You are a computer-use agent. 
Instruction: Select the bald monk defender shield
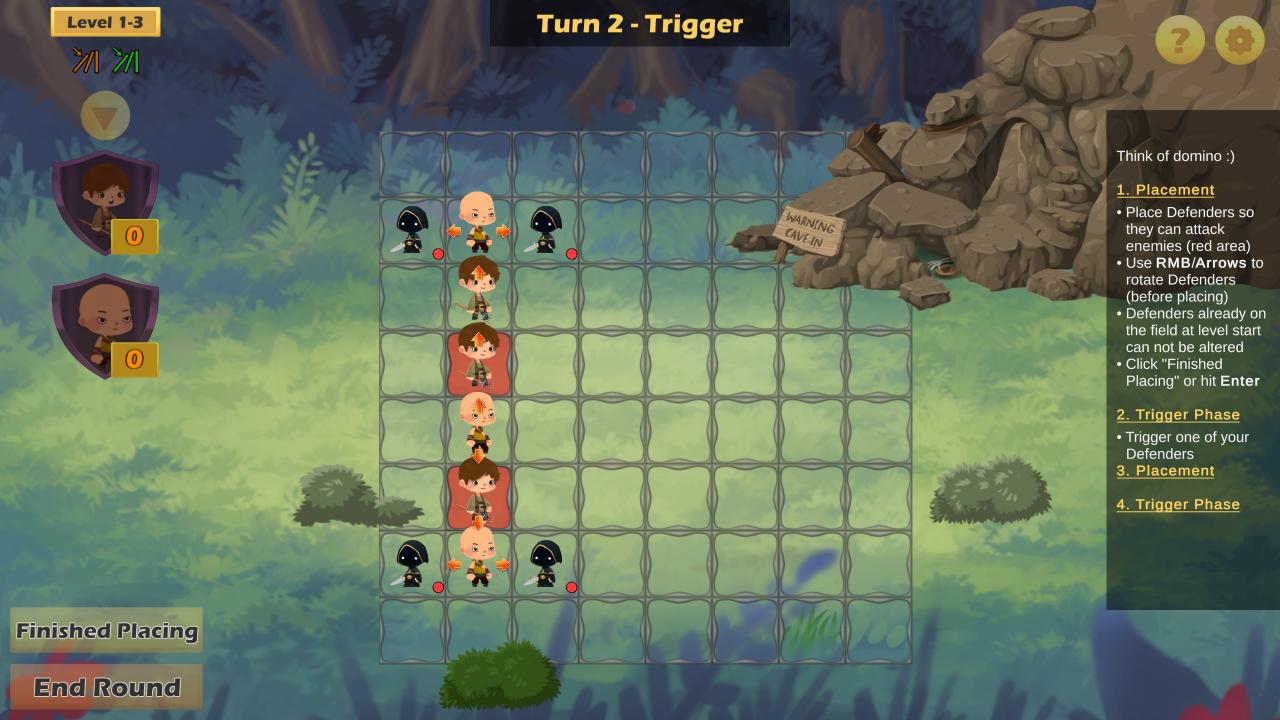[104, 323]
